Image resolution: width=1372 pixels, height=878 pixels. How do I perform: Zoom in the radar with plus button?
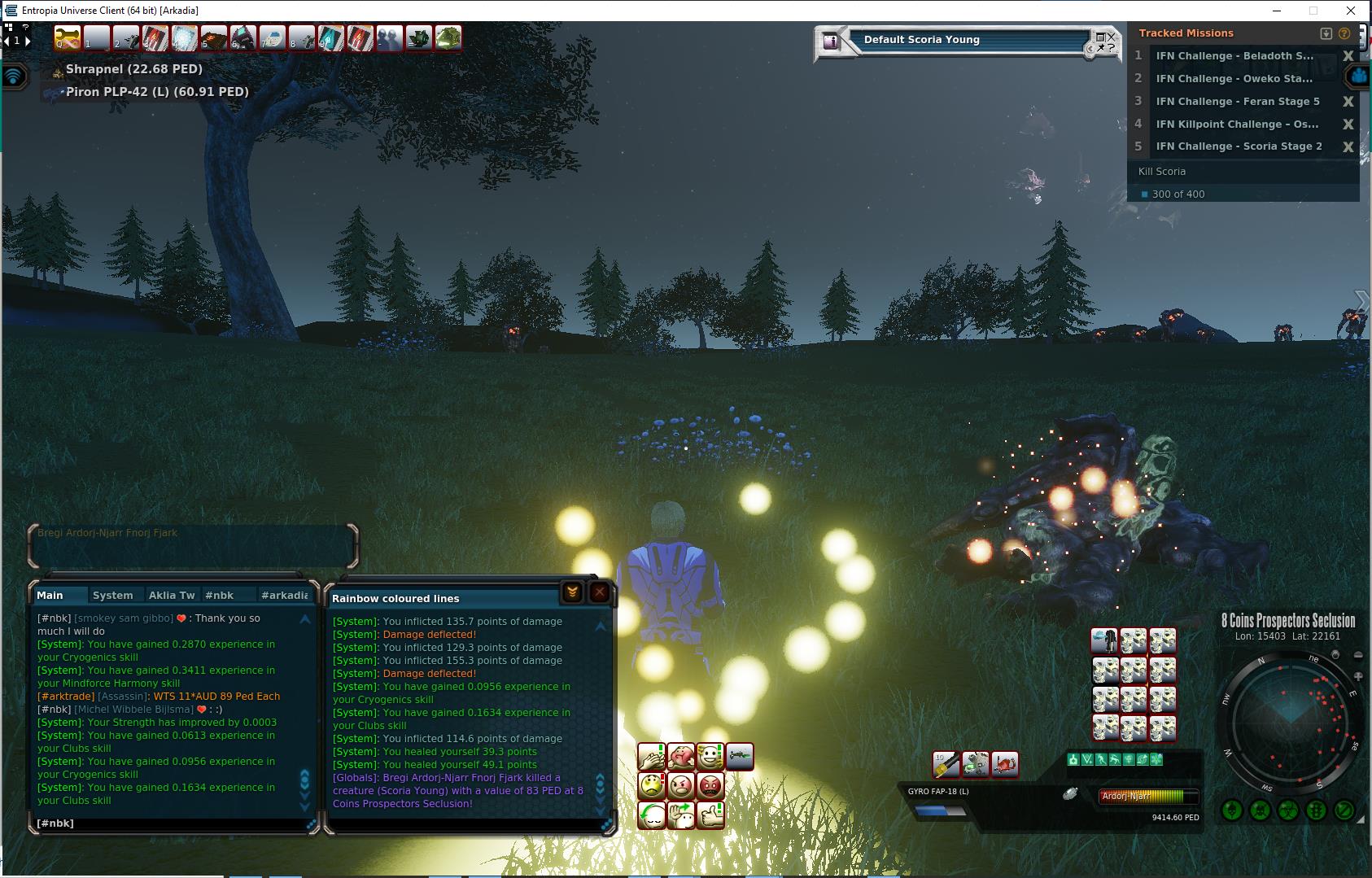coord(1357,677)
